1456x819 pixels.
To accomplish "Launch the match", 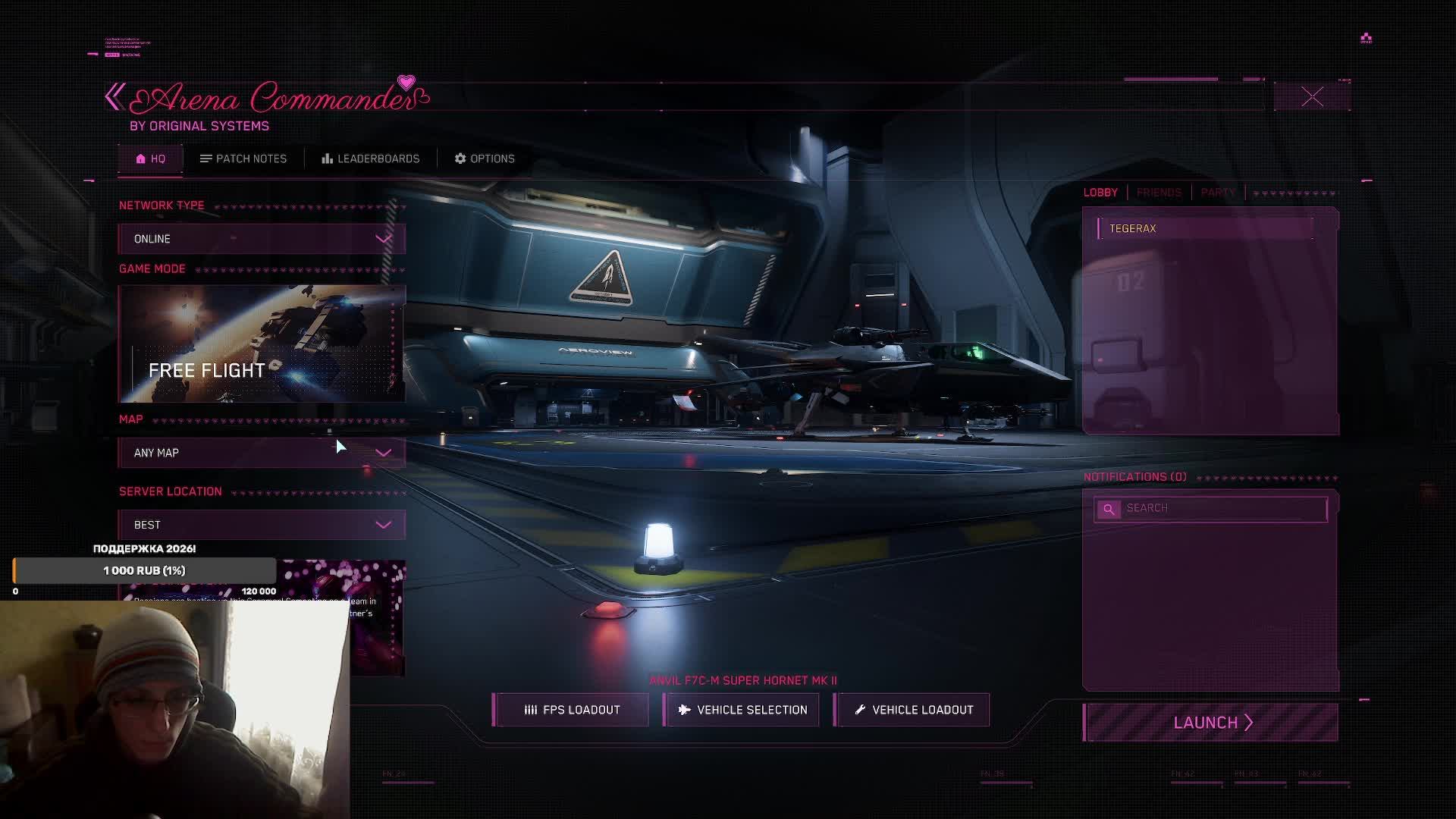I will (1211, 723).
